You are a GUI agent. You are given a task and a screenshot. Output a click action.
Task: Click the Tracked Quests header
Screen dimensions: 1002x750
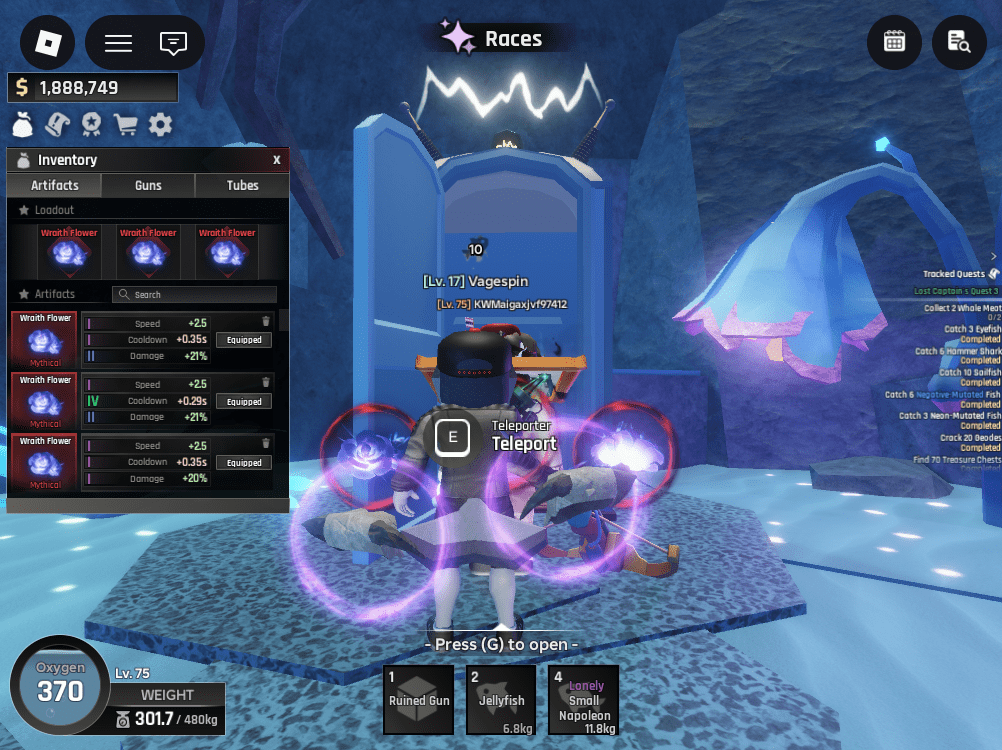[x=954, y=274]
